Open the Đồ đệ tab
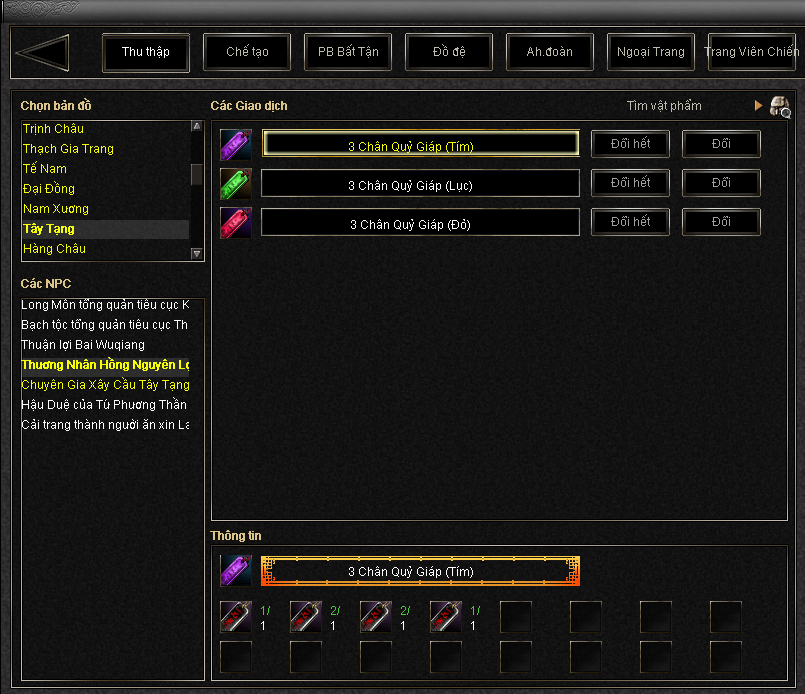This screenshot has width=805, height=694. pyautogui.click(x=449, y=52)
